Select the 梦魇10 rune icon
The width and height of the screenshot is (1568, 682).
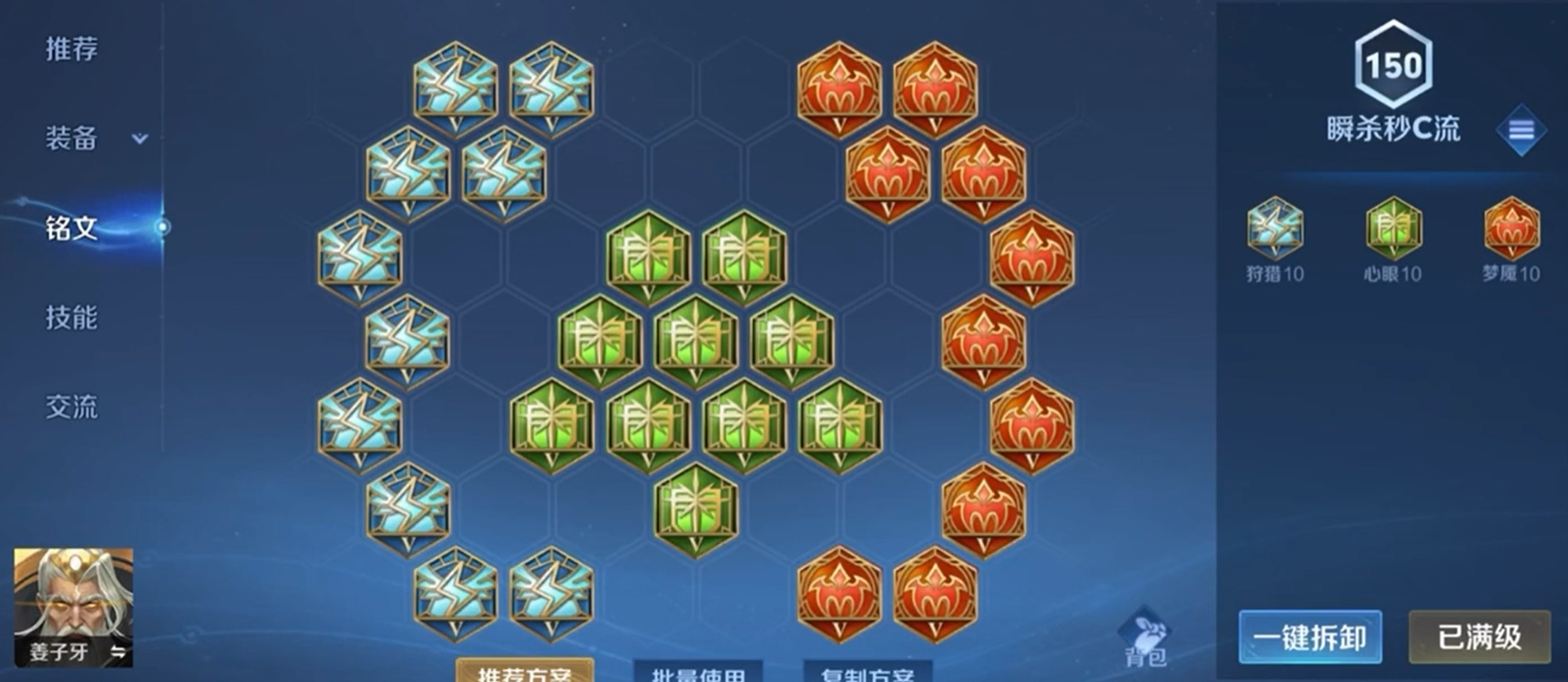(x=1508, y=235)
